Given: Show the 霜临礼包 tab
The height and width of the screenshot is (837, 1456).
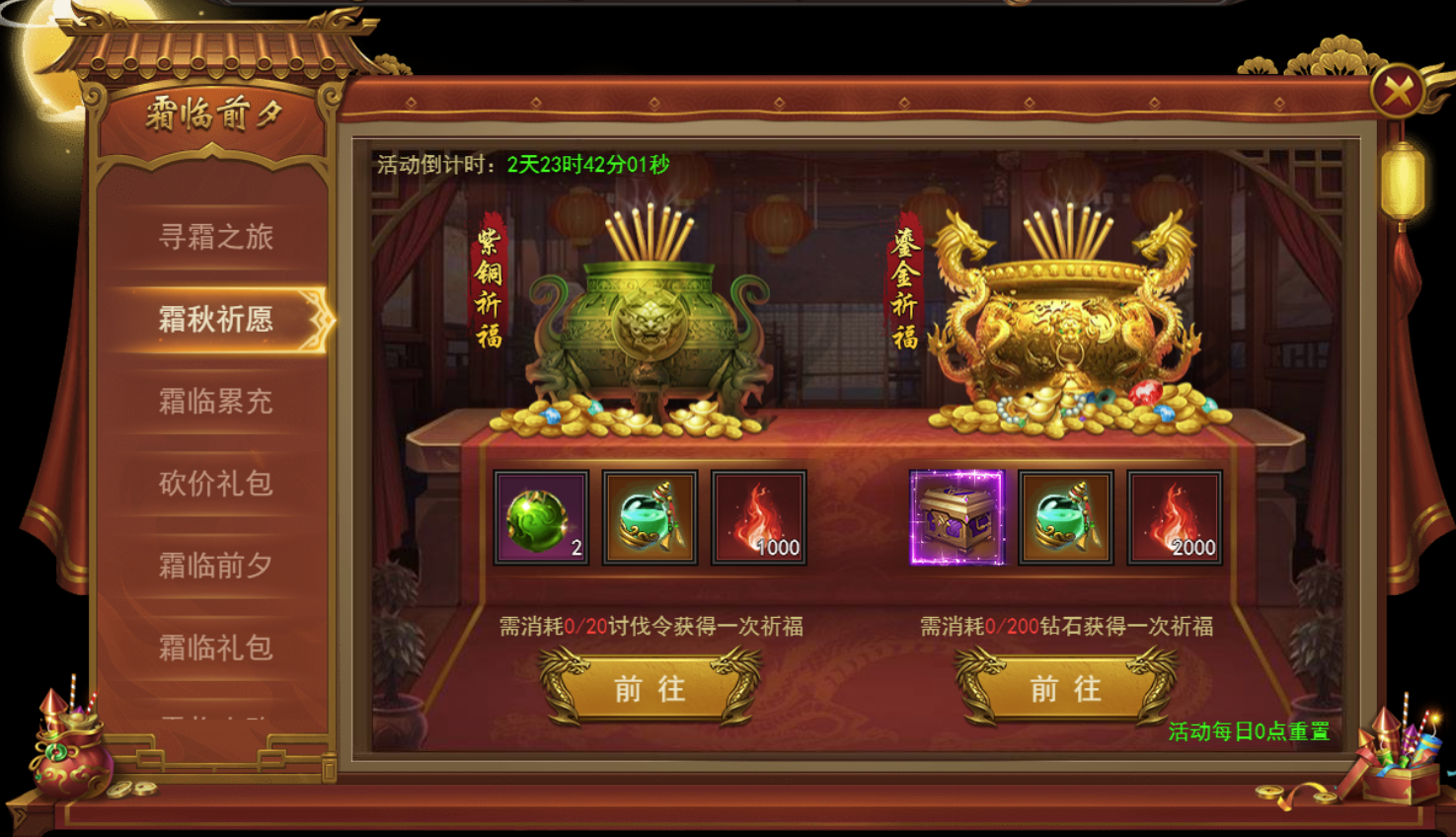Looking at the screenshot, I should click(x=215, y=647).
